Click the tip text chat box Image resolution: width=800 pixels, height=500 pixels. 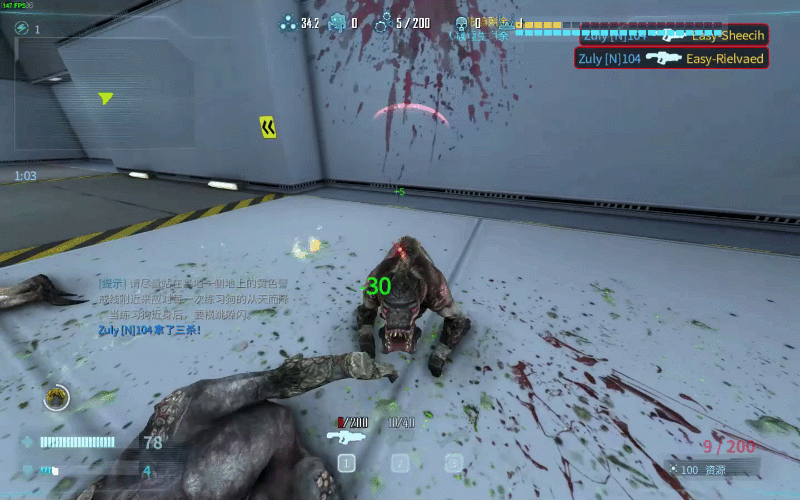coord(195,306)
